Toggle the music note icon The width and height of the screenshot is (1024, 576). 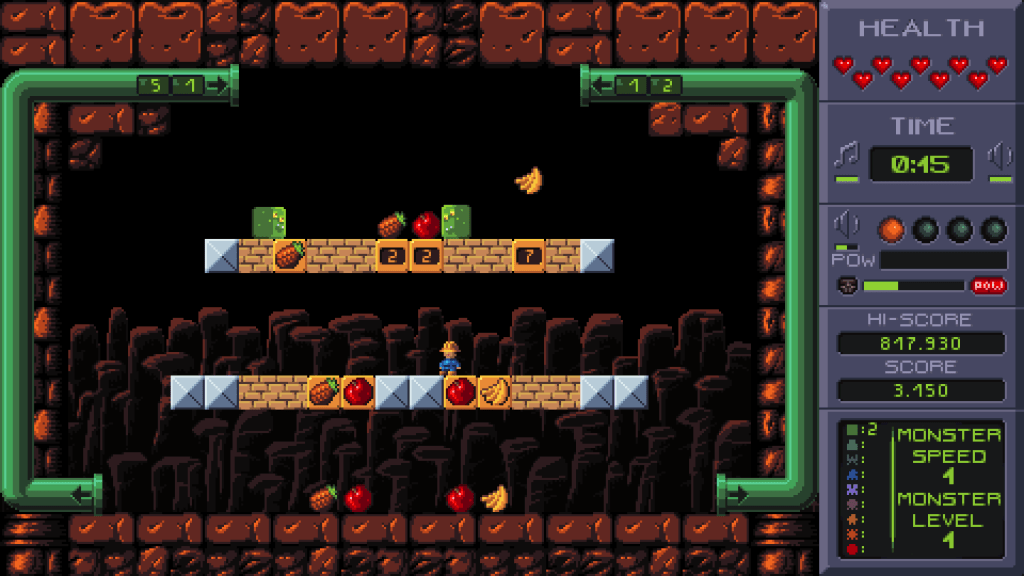point(847,156)
